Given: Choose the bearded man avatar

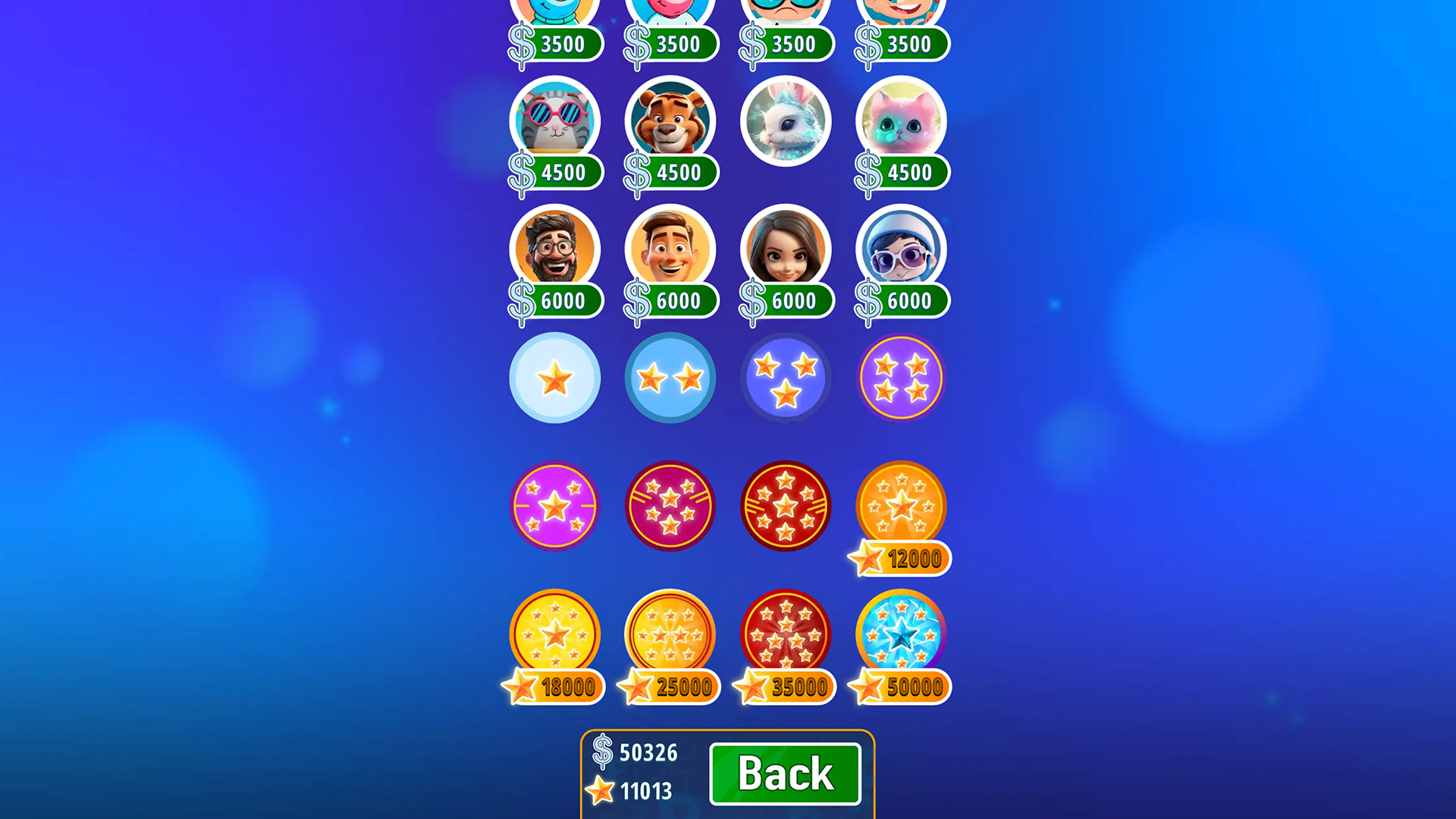Looking at the screenshot, I should (x=555, y=250).
